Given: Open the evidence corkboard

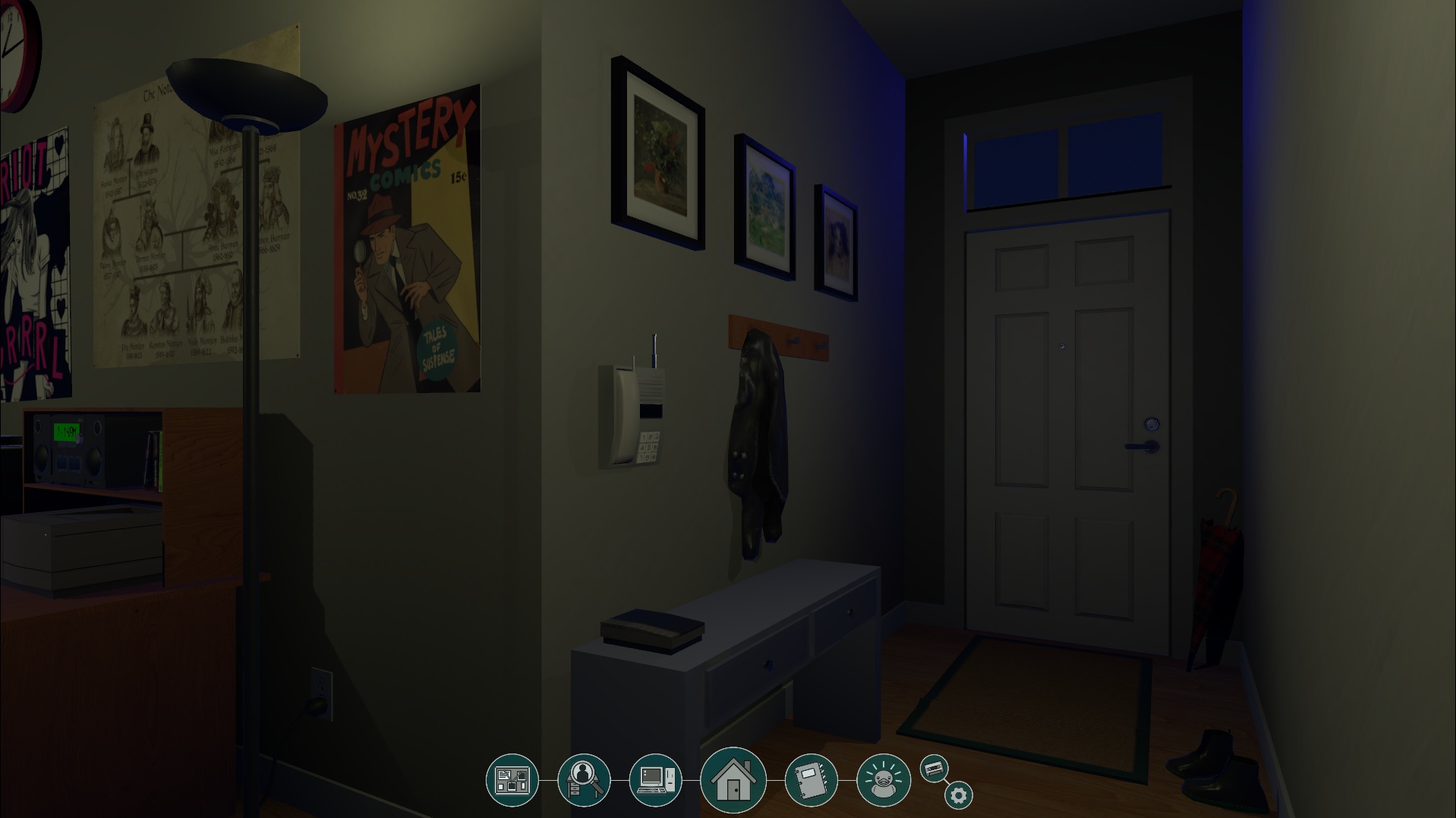Looking at the screenshot, I should [x=512, y=780].
